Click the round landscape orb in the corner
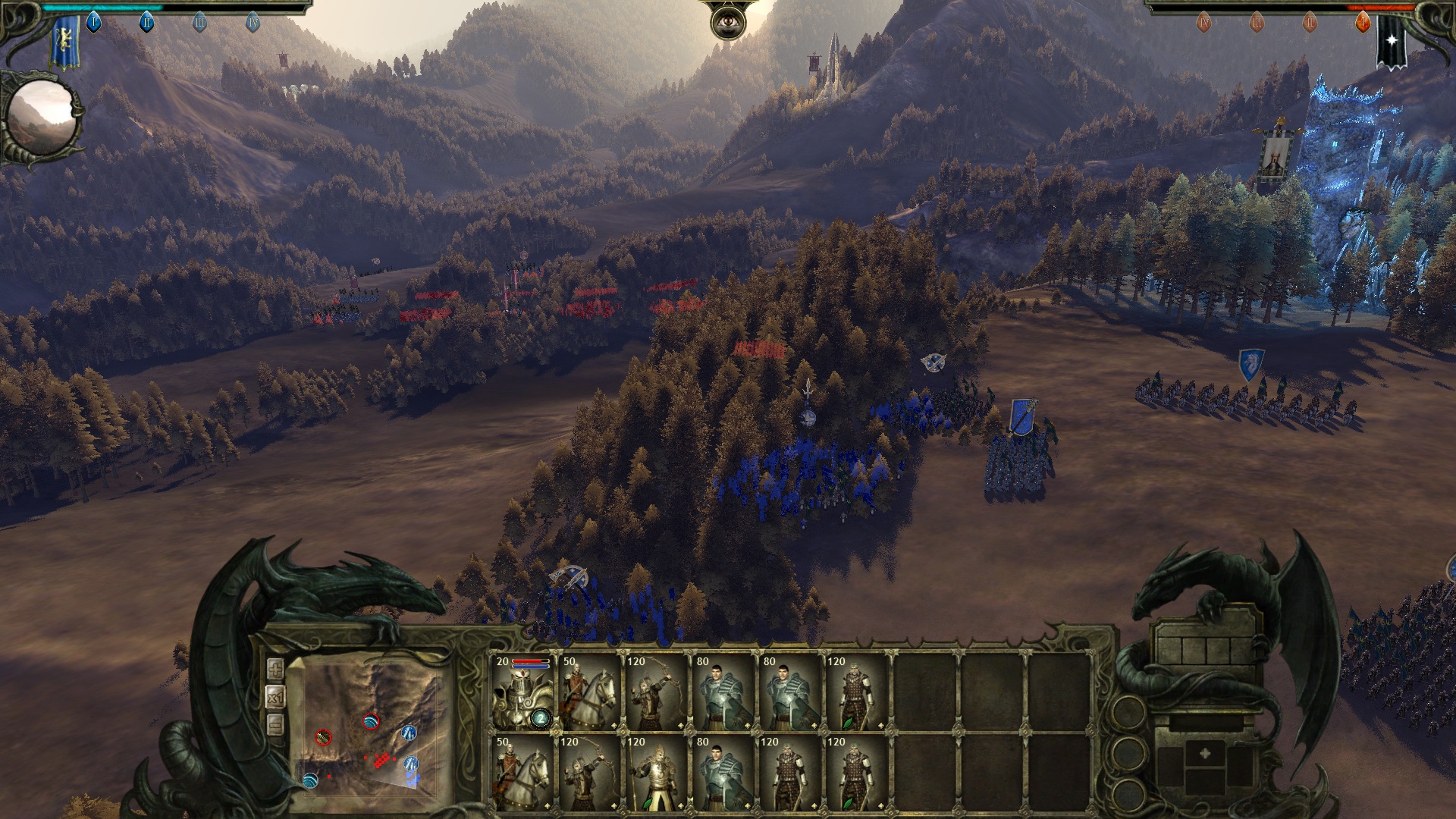 click(42, 119)
